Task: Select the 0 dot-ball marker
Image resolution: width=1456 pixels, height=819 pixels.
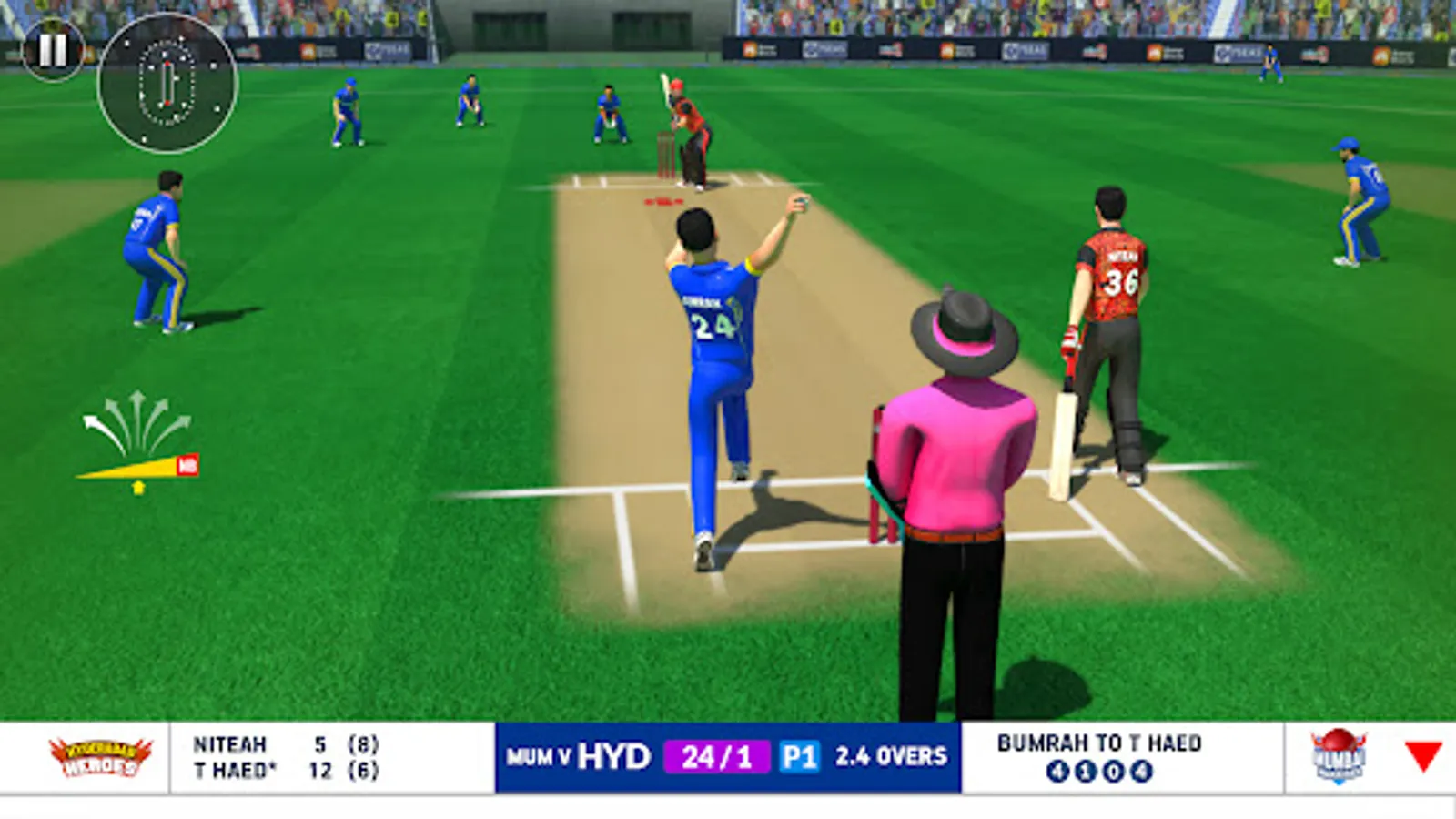Action: (x=1114, y=769)
